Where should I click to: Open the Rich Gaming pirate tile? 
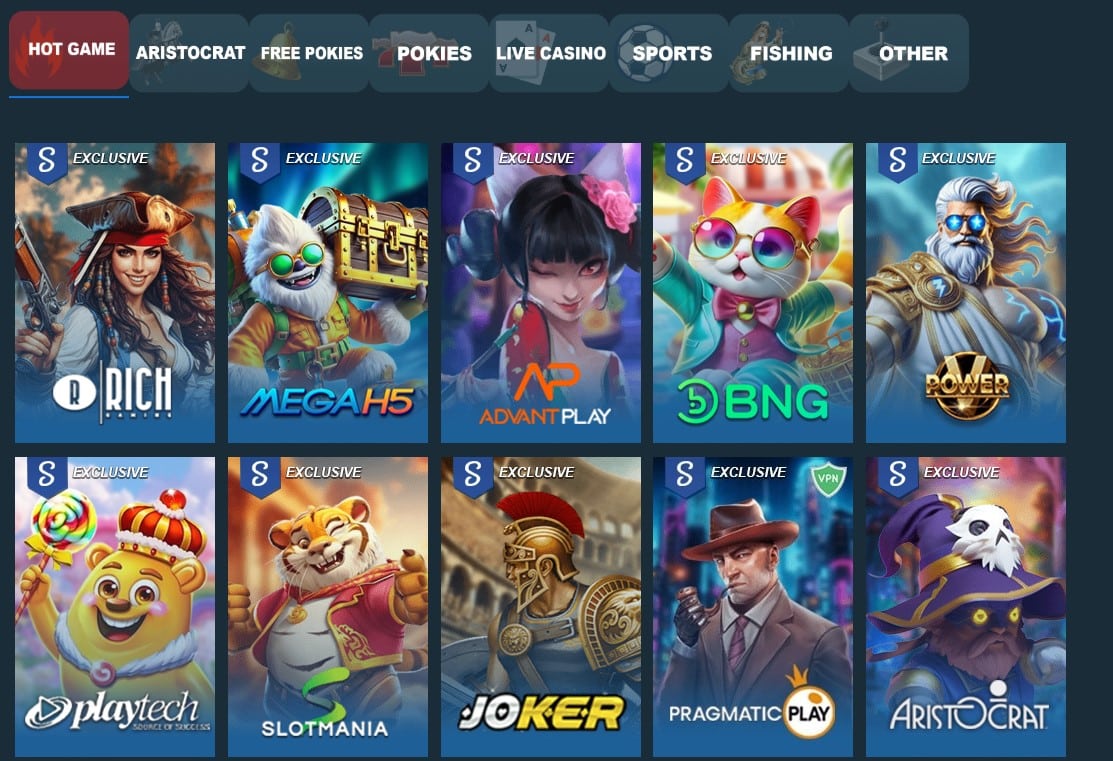tap(115, 292)
